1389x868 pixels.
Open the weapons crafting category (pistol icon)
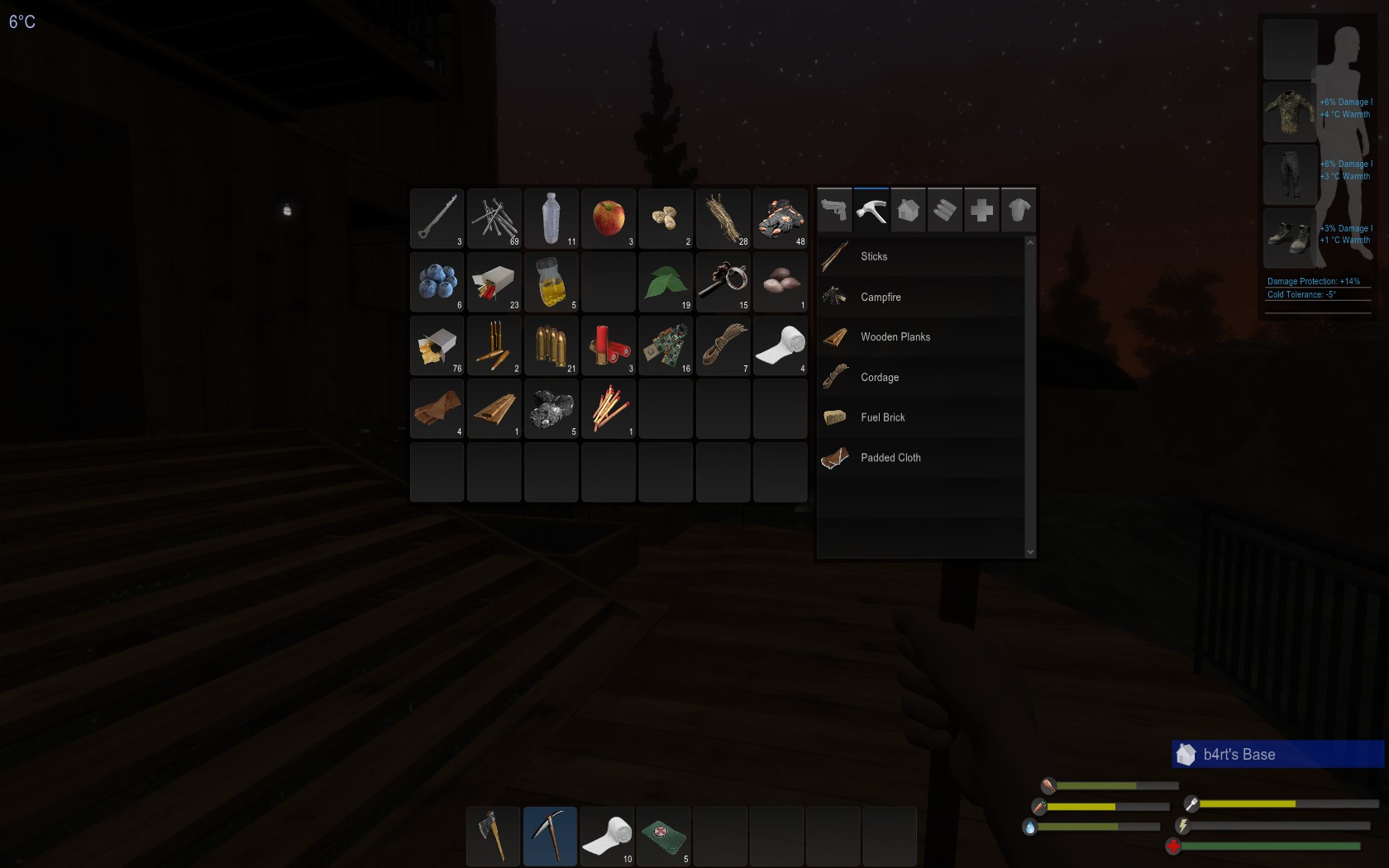coord(834,210)
